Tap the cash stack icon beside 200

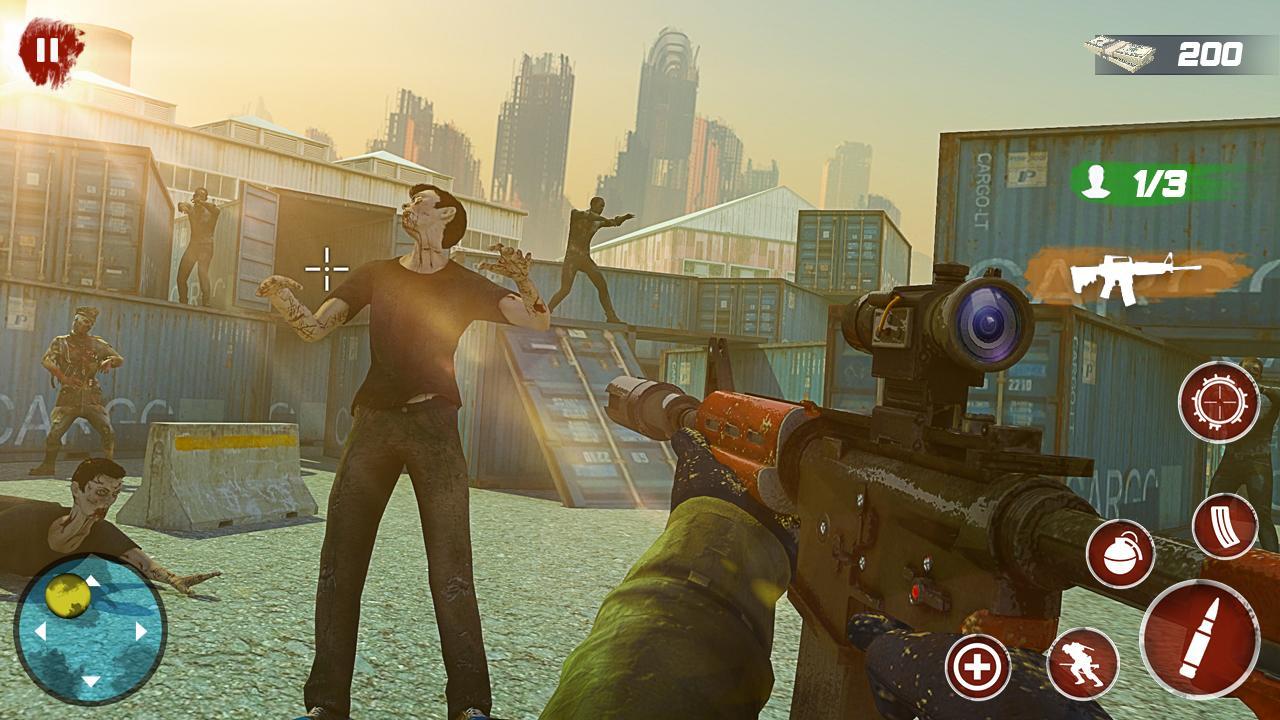[x=1120, y=52]
